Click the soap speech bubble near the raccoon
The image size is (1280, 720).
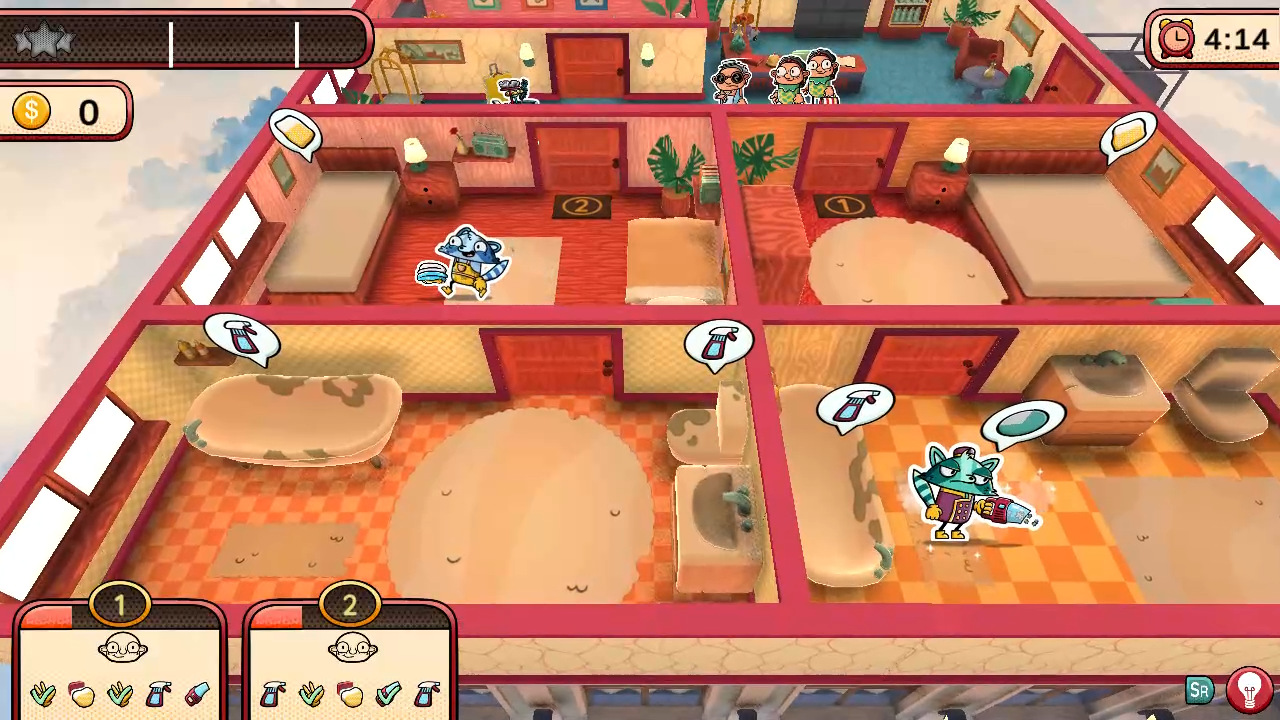pos(1021,421)
